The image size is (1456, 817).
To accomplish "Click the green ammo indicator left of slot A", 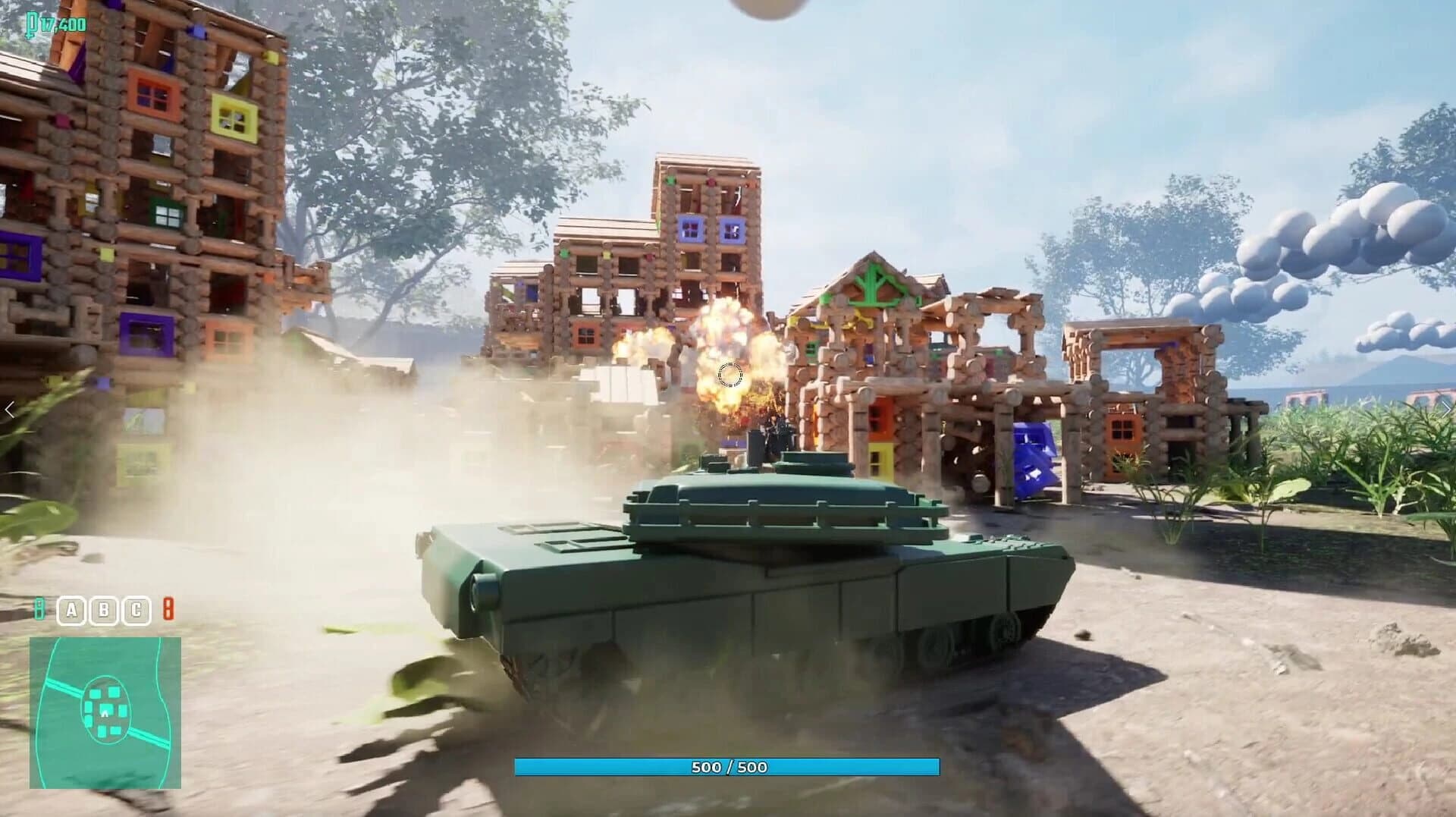I will [x=39, y=610].
